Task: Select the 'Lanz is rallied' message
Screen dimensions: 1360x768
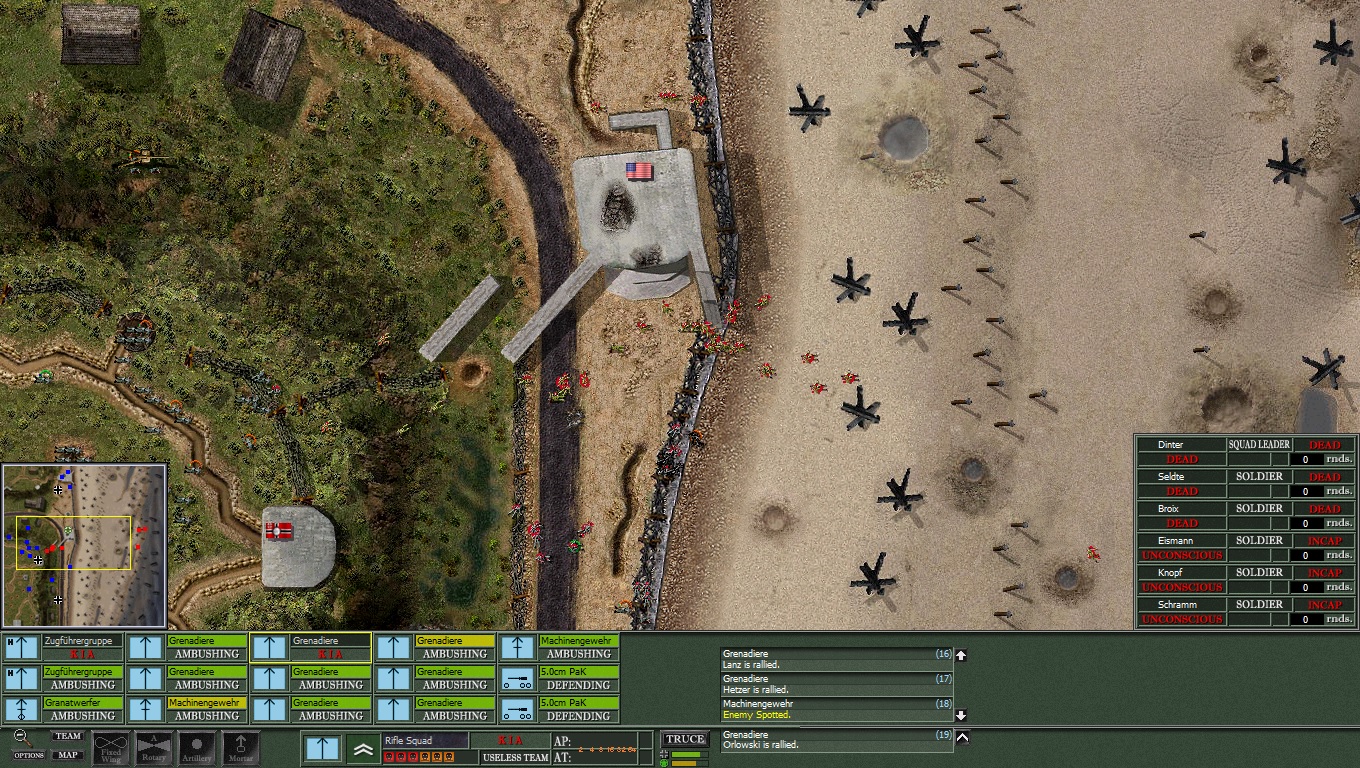Action: coord(836,659)
